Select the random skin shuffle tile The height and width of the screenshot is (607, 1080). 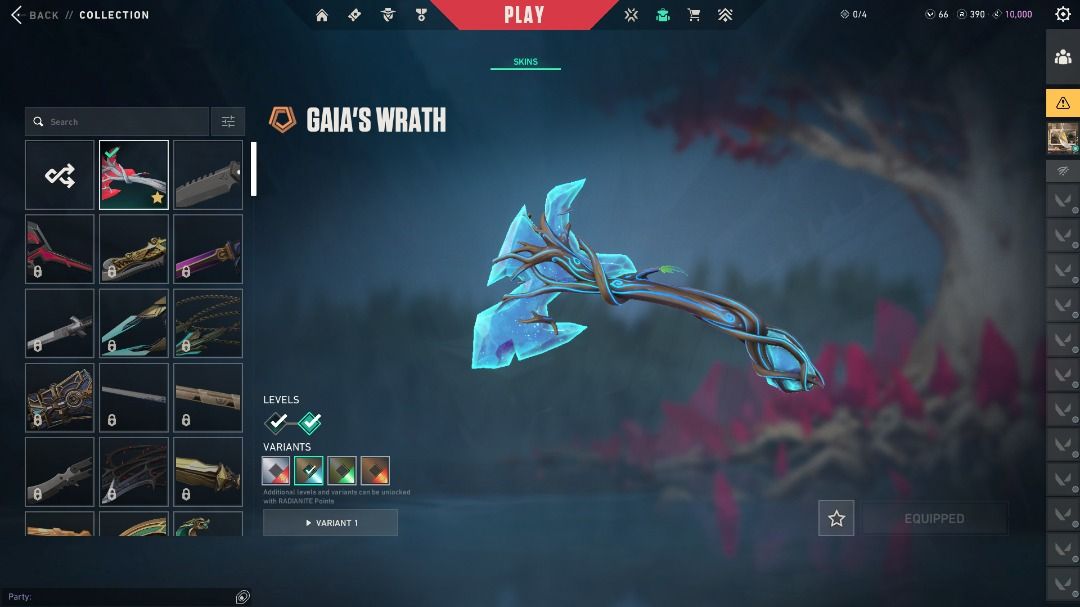[x=60, y=175]
